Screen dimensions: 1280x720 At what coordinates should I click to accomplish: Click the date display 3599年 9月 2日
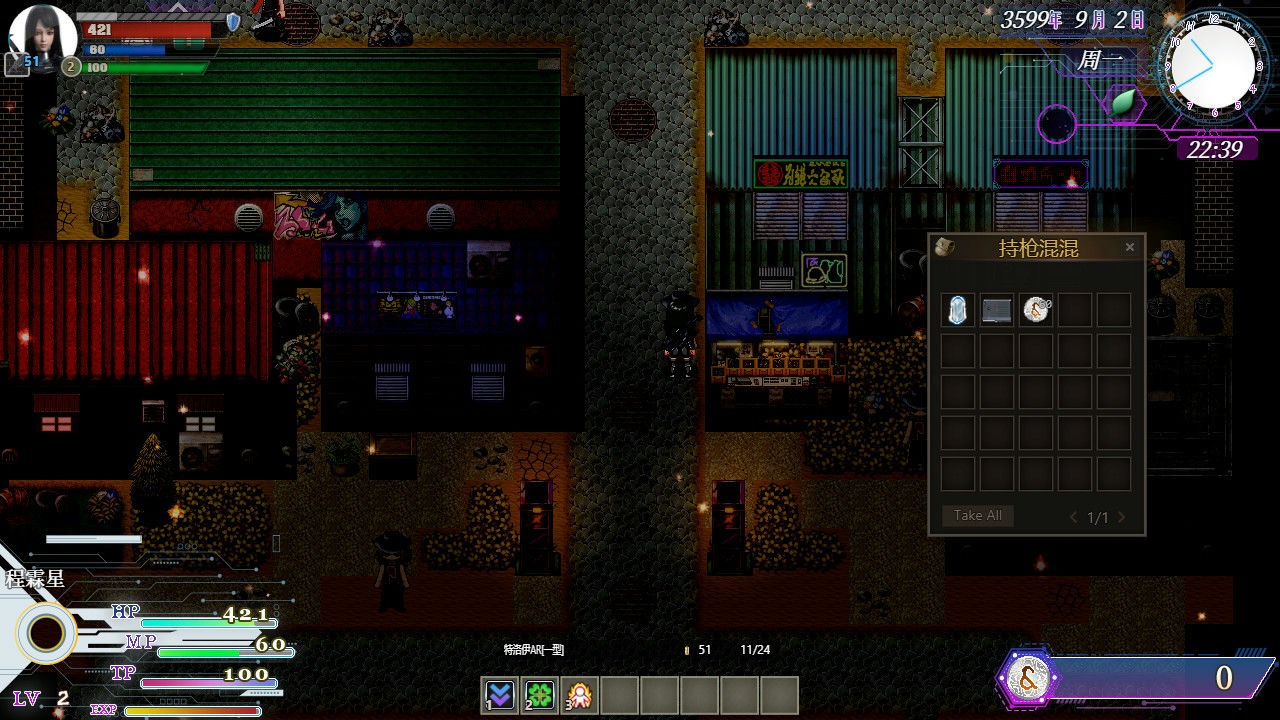pyautogui.click(x=1072, y=18)
